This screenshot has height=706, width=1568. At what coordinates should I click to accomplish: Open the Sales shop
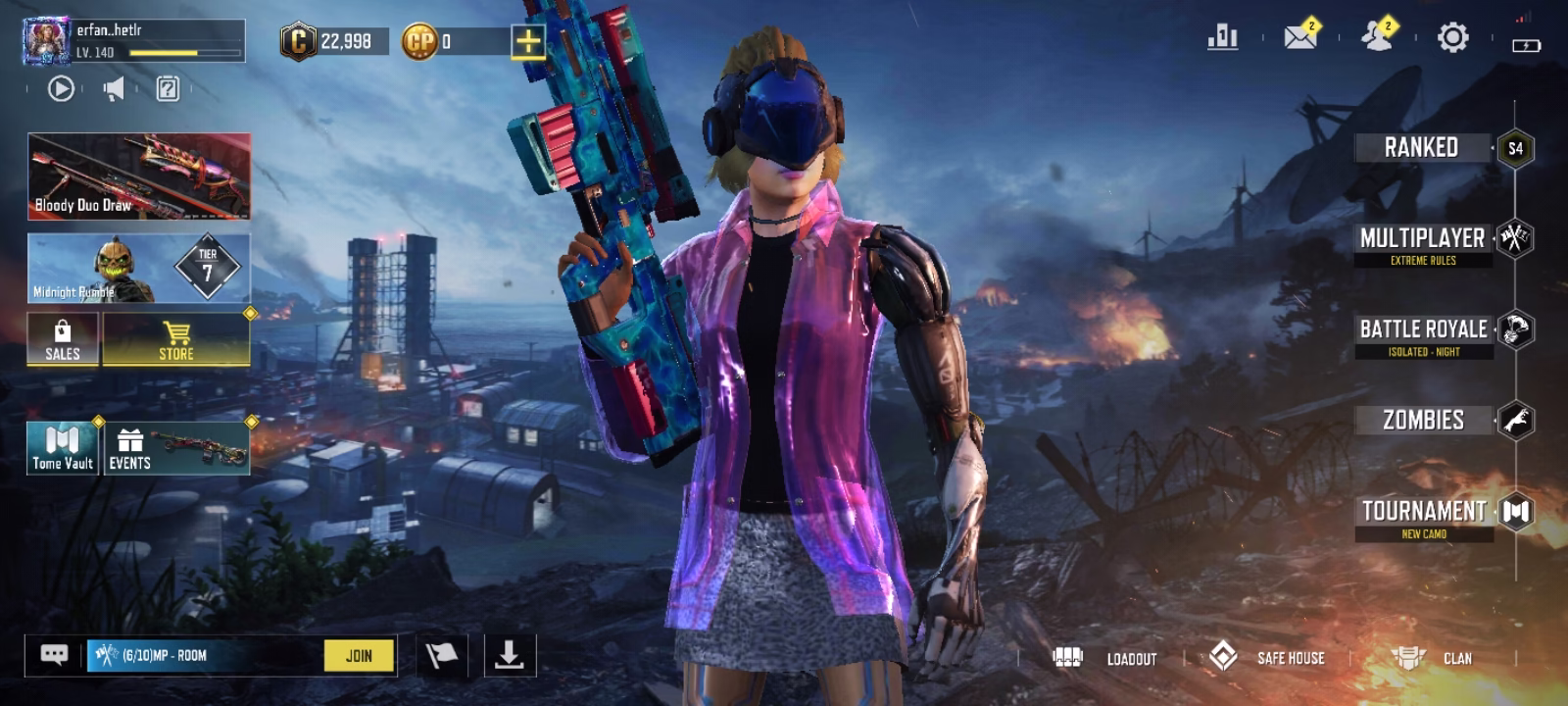(x=63, y=339)
